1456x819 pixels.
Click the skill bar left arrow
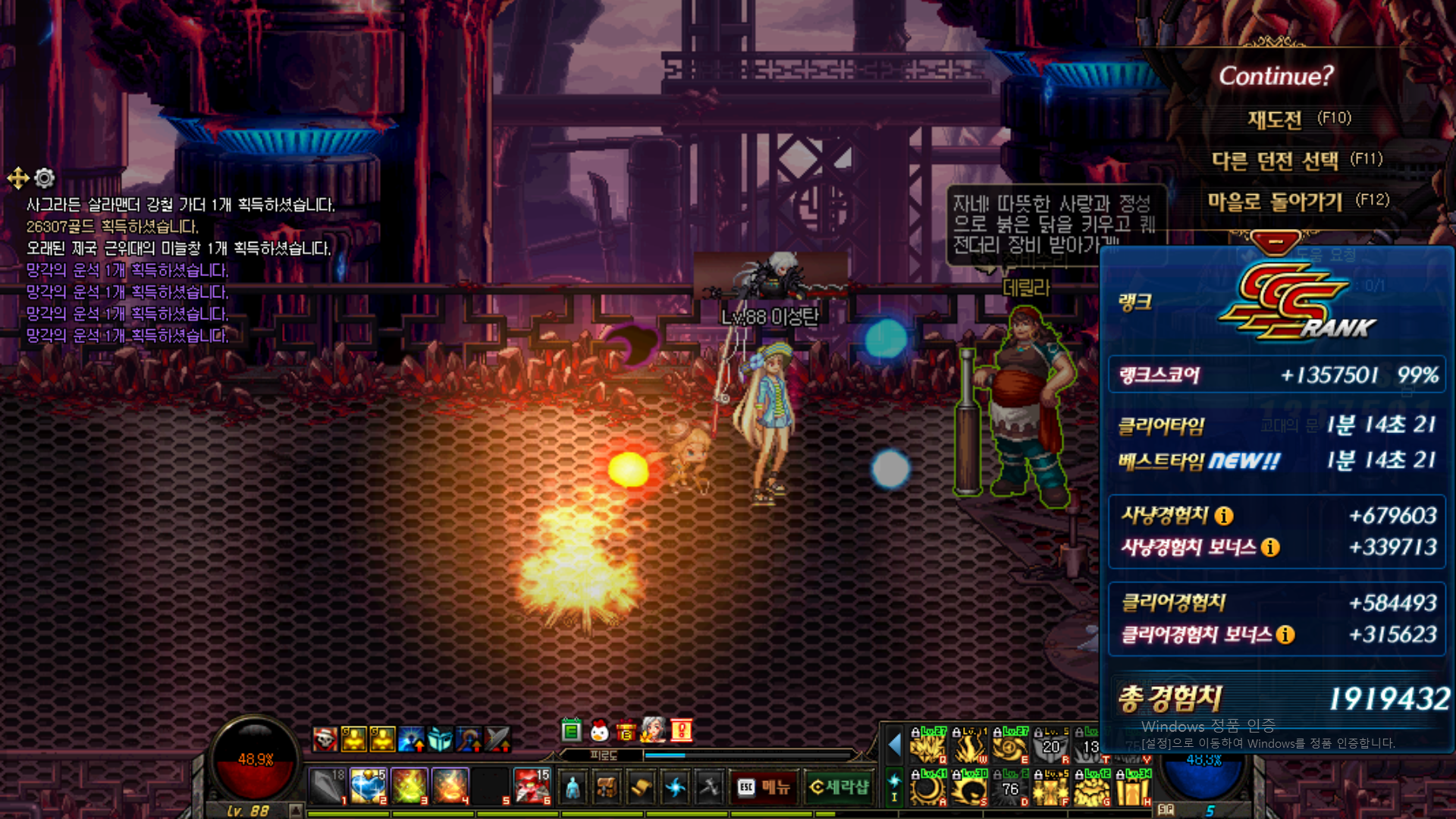click(x=894, y=745)
